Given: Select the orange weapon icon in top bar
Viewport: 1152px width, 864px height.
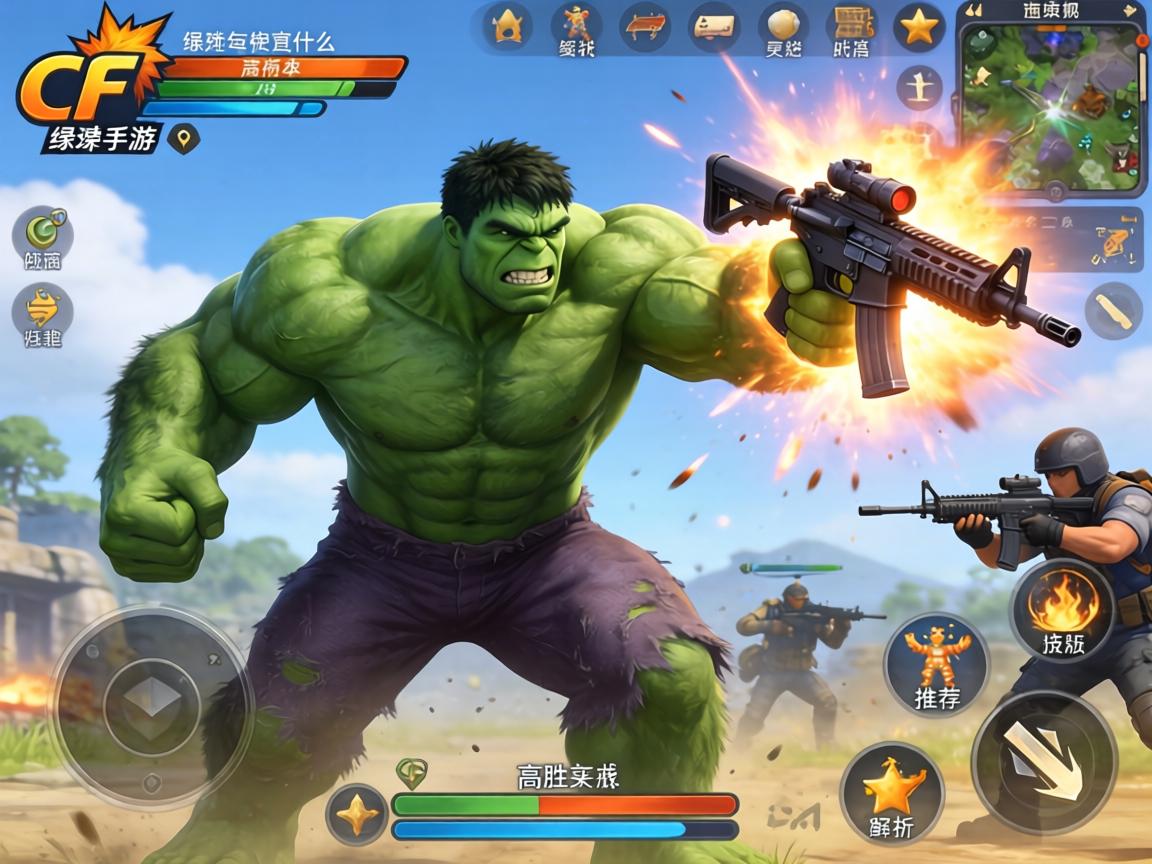Looking at the screenshot, I should pyautogui.click(x=645, y=27).
